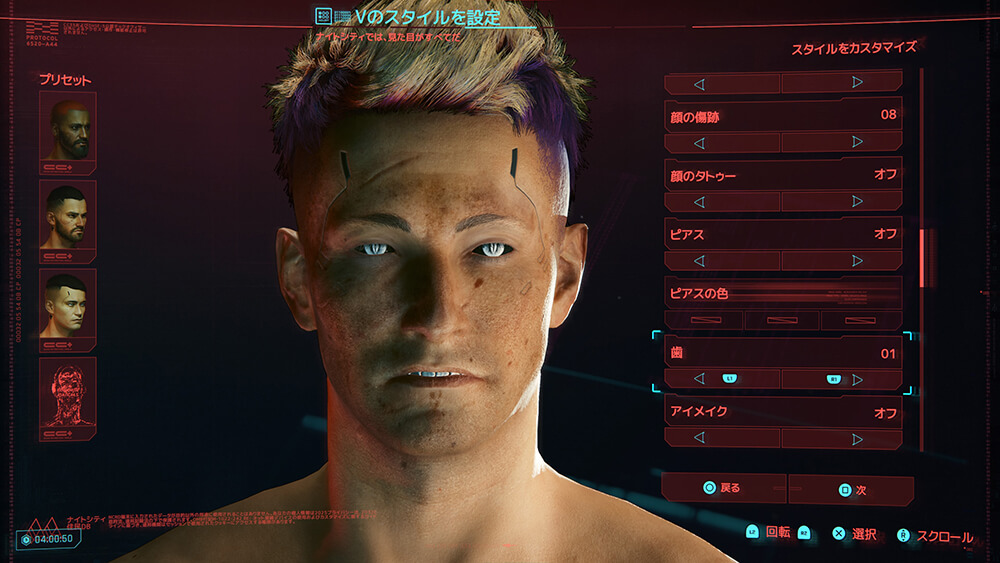Change アイメイク to next option
1000x563 pixels.
tap(857, 438)
